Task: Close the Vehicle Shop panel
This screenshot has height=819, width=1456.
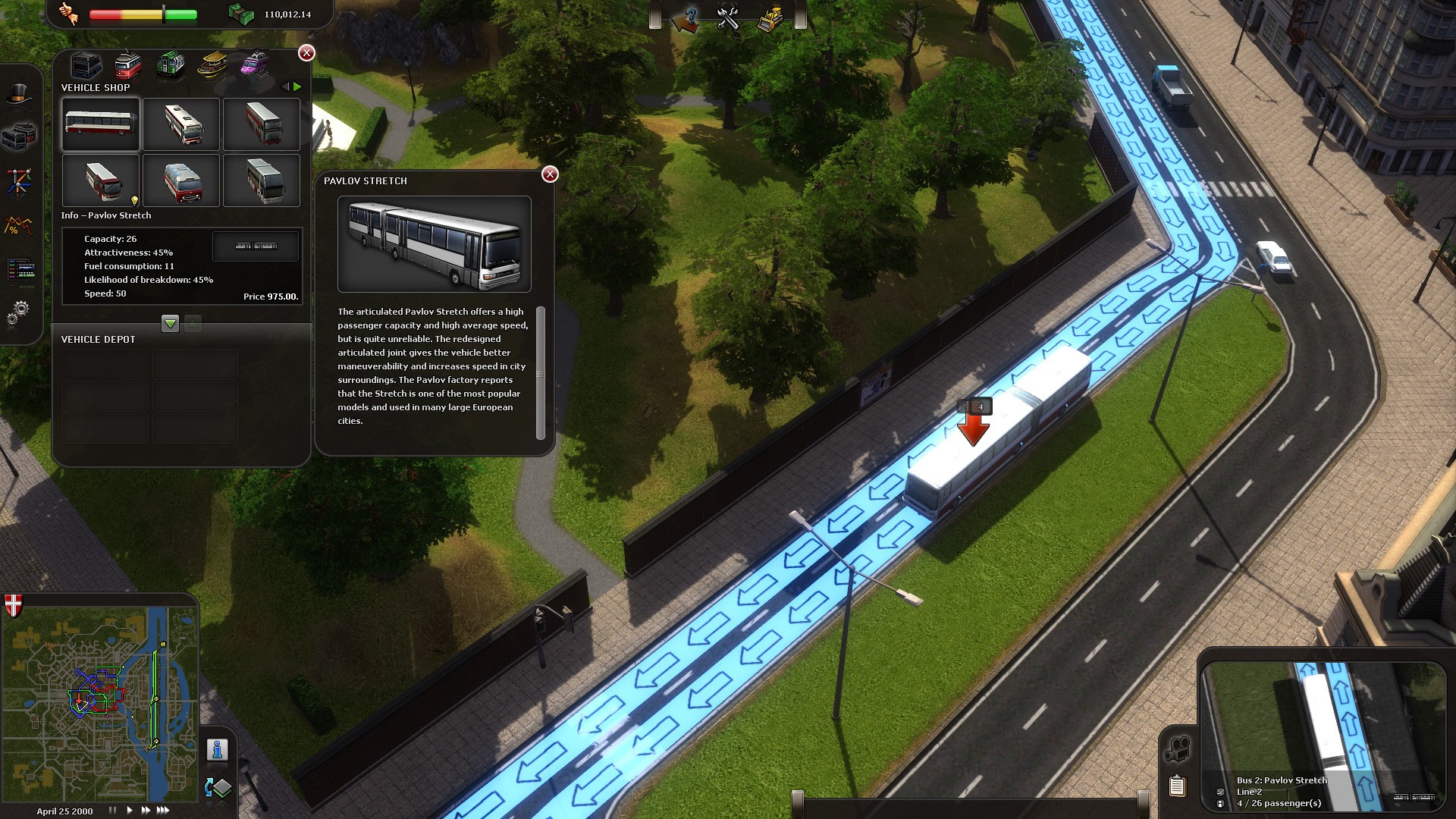Action: point(306,52)
